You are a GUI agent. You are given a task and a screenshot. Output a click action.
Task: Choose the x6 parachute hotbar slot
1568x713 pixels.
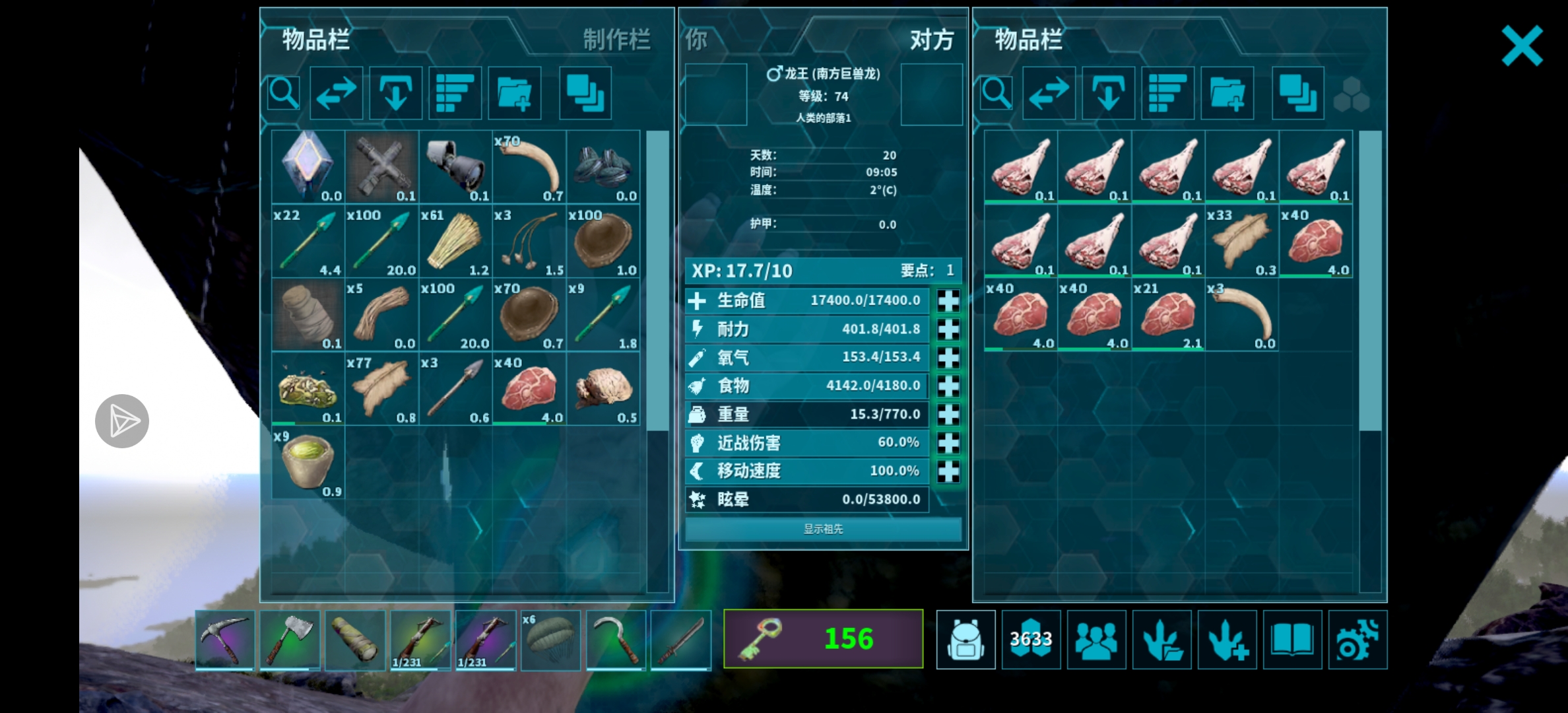[550, 640]
